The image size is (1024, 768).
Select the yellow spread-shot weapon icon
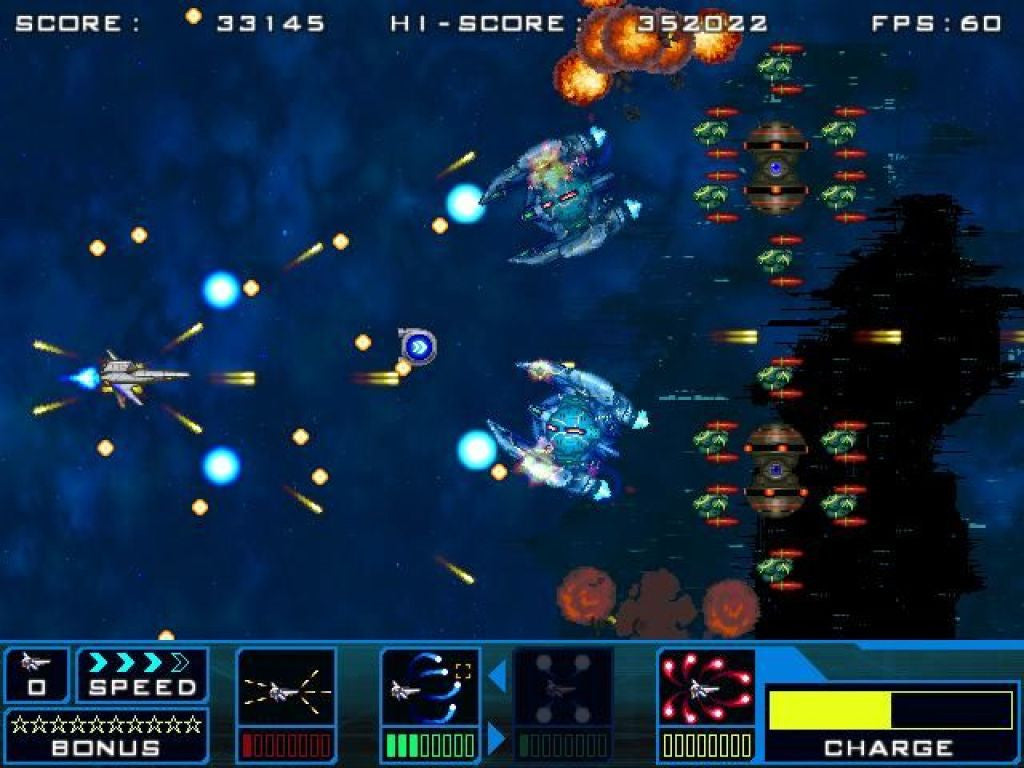click(x=286, y=688)
